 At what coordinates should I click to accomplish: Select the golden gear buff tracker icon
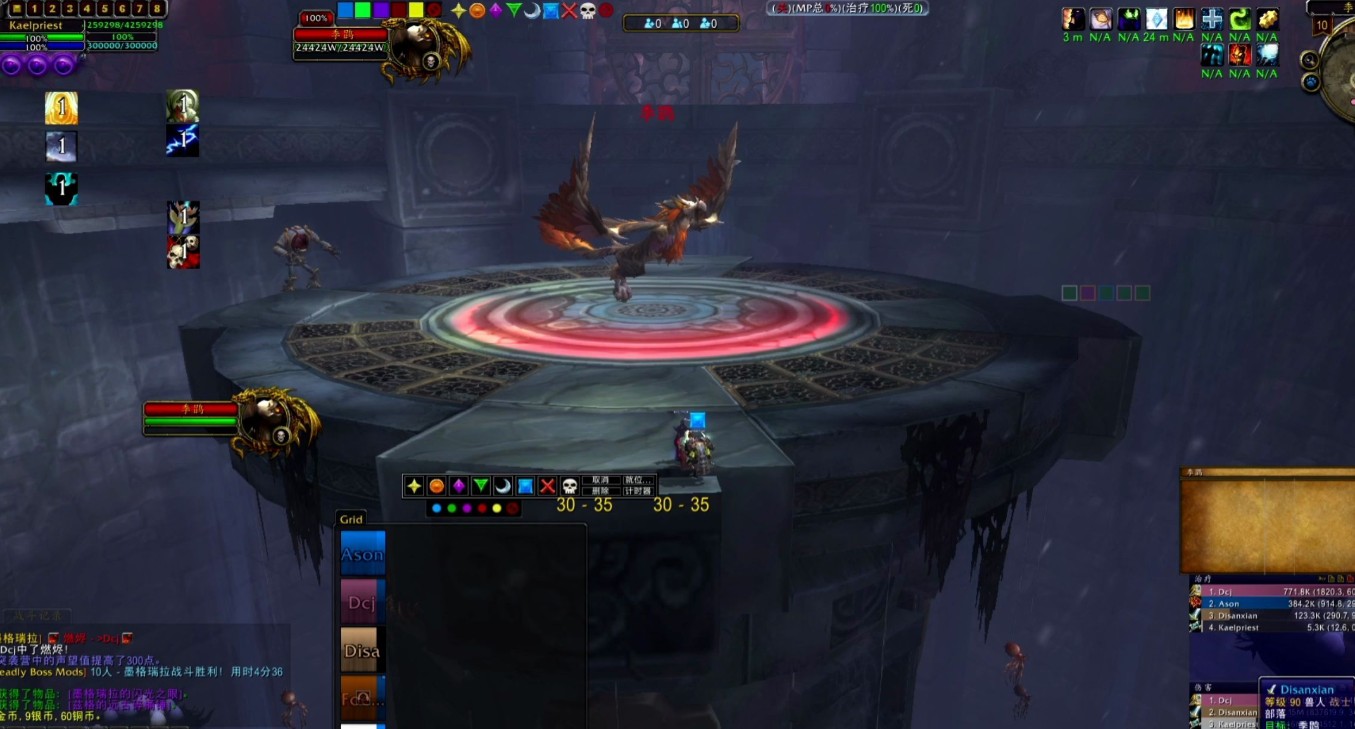(1267, 19)
